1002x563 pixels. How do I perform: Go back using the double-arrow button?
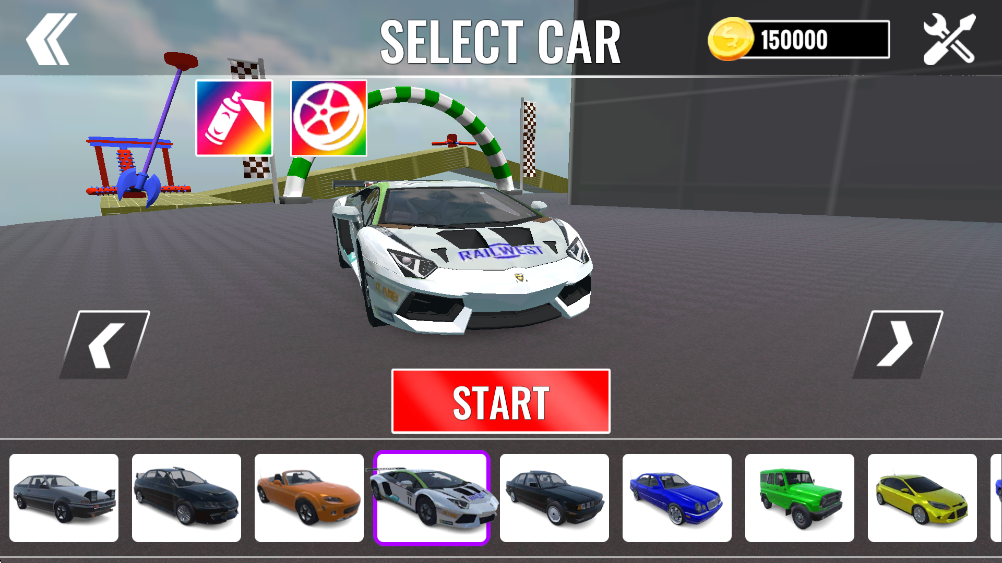(x=50, y=40)
